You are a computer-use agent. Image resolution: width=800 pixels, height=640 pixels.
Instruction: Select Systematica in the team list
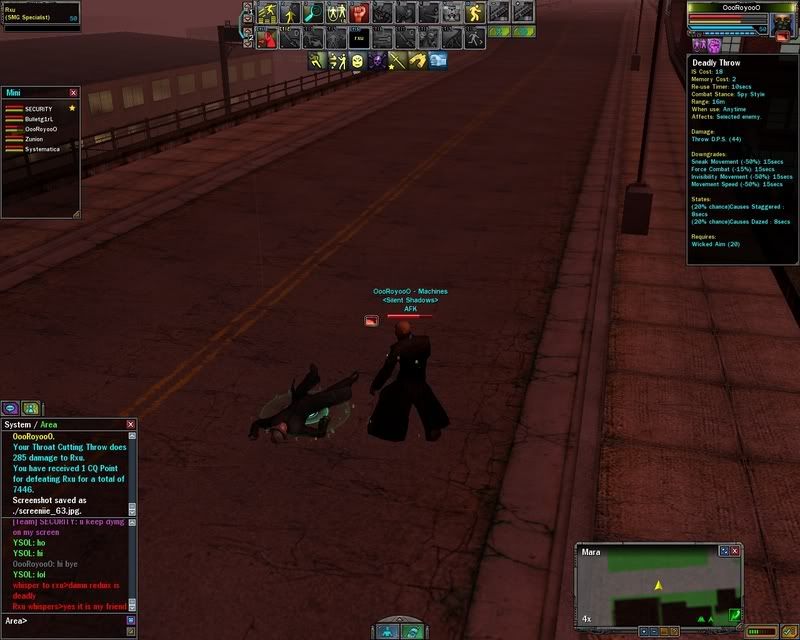[42, 149]
